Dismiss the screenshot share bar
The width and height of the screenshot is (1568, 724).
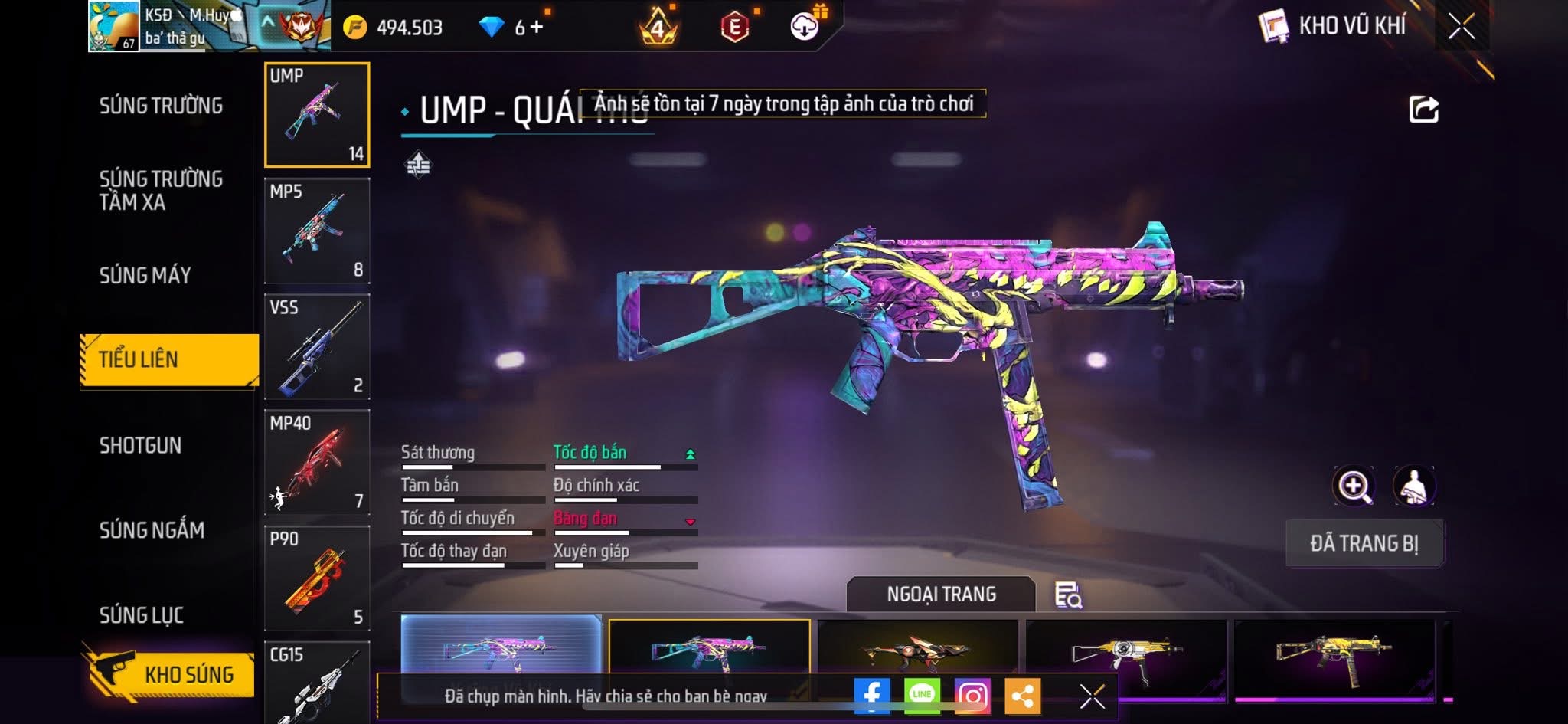pyautogui.click(x=1092, y=696)
